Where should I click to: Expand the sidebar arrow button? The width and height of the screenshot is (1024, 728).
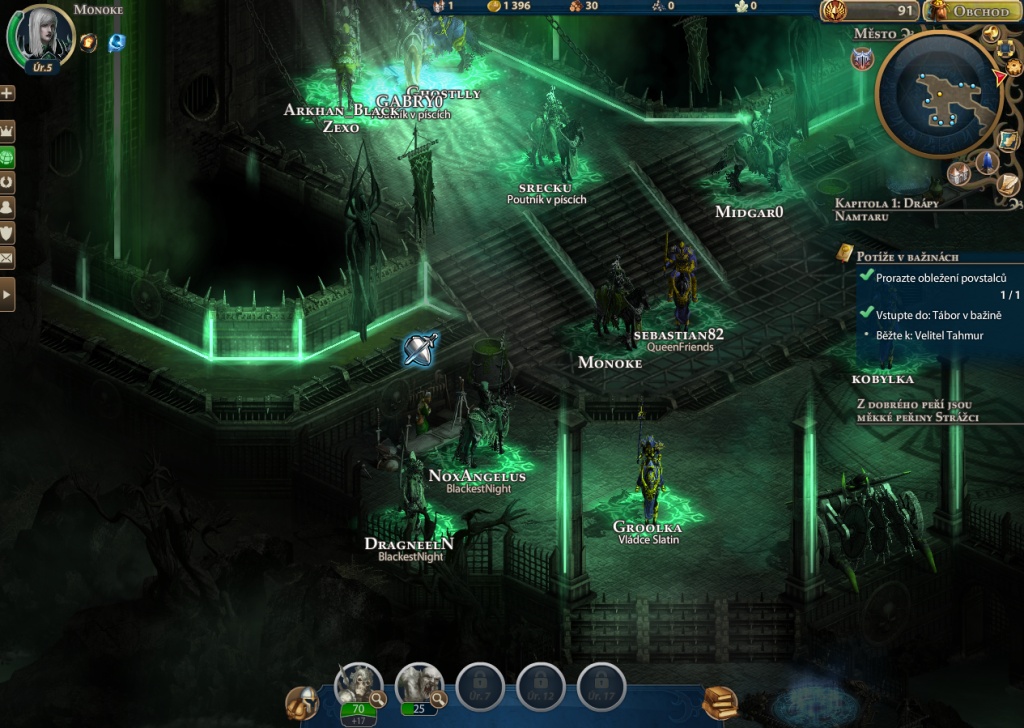pyautogui.click(x=7, y=295)
